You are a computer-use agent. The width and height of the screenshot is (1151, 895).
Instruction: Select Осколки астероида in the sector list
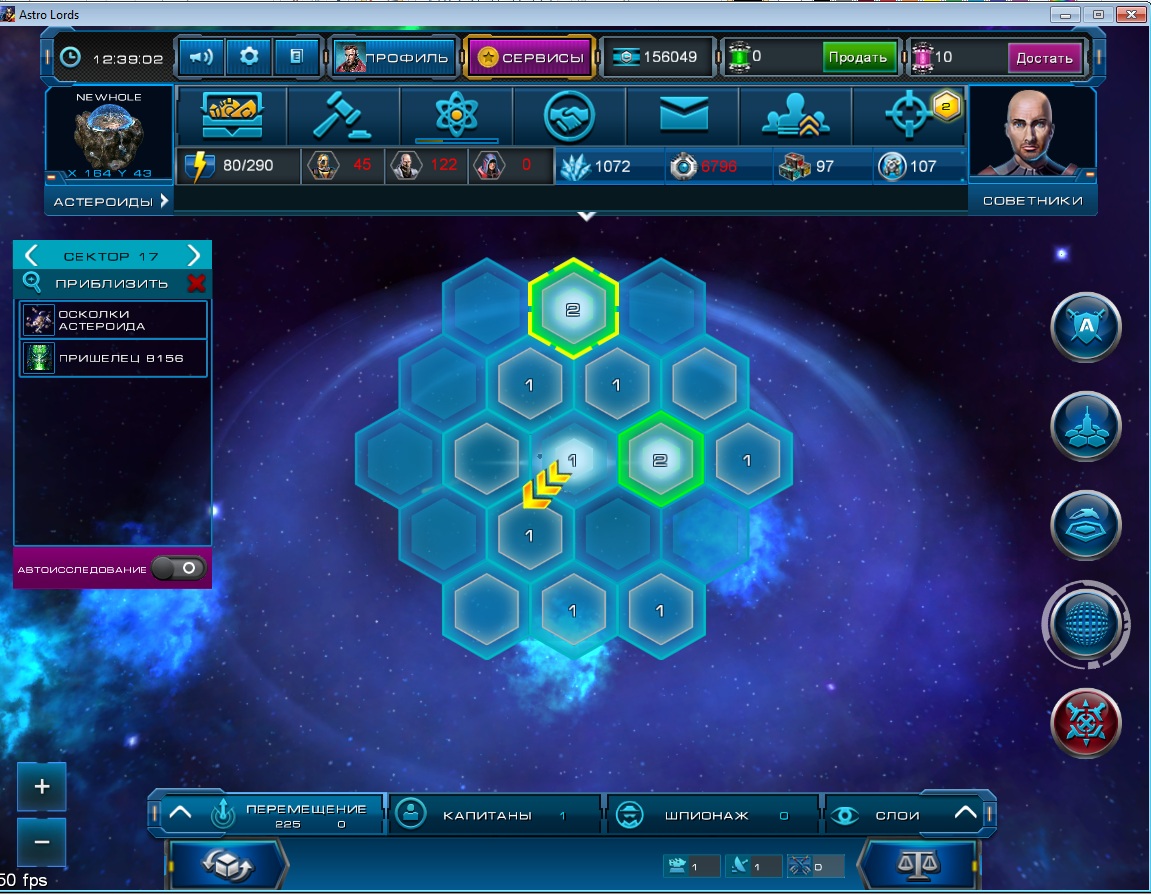point(114,320)
